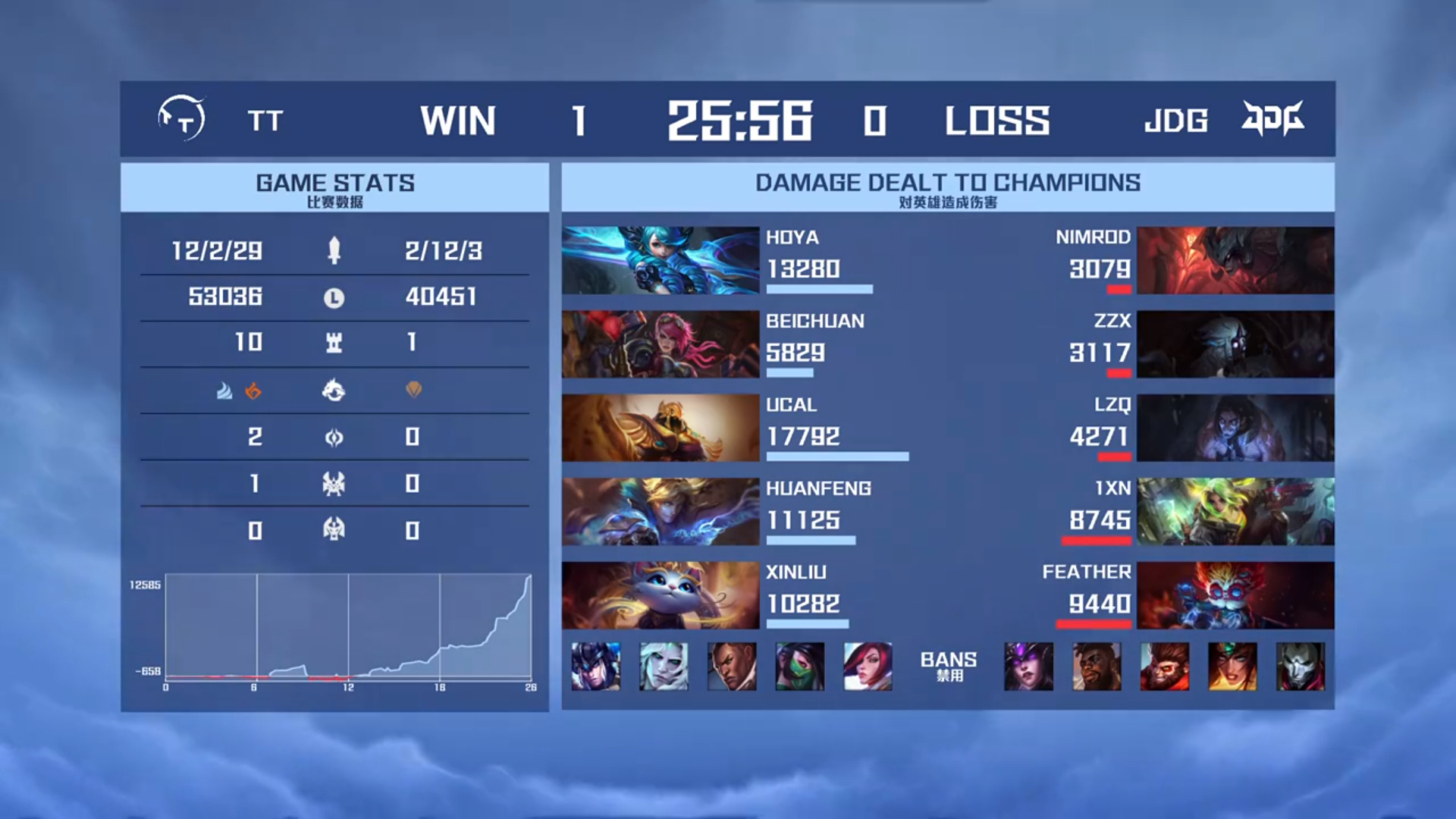Screen dimensions: 1456x819
Task: Click the banned Sejuani icon
Action: click(595, 667)
